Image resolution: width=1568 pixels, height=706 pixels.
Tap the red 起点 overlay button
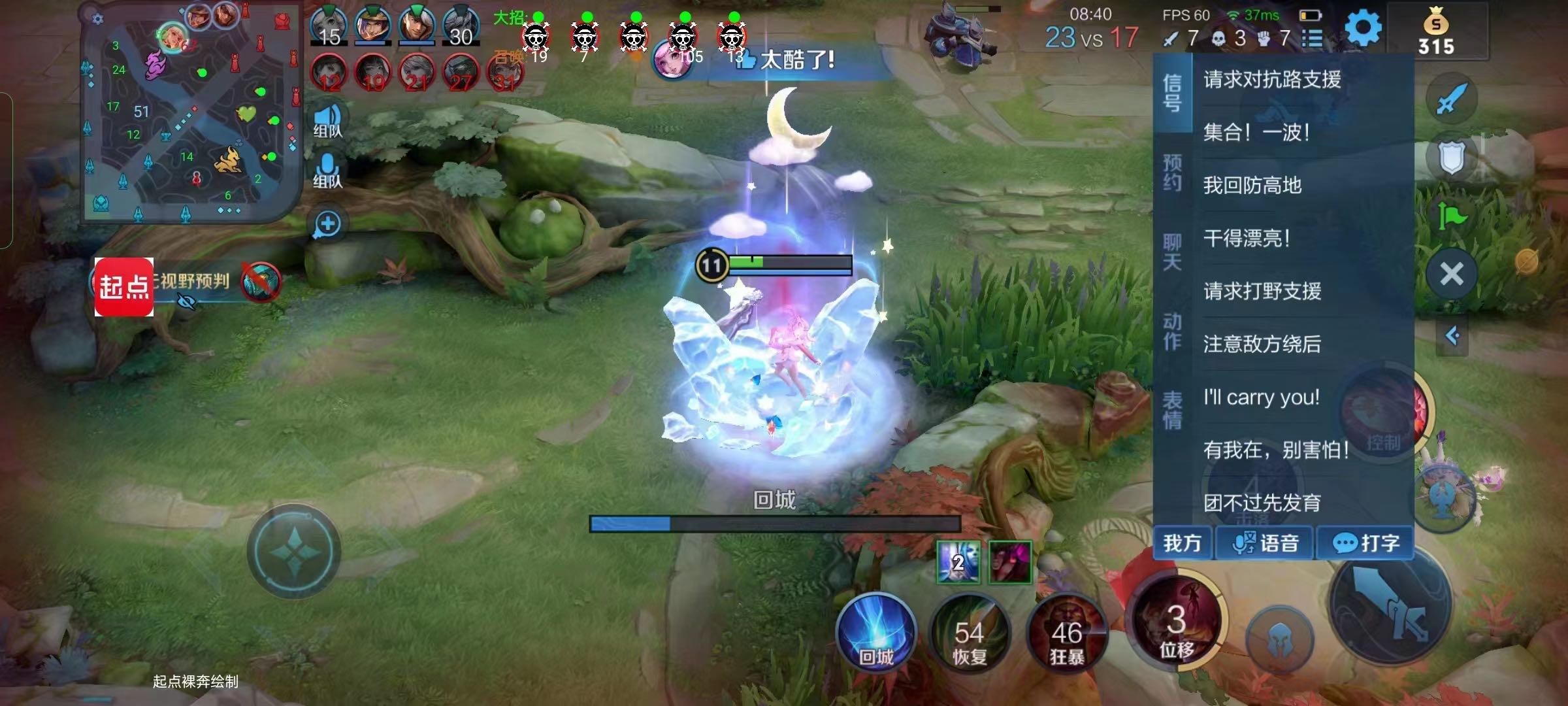coord(124,287)
